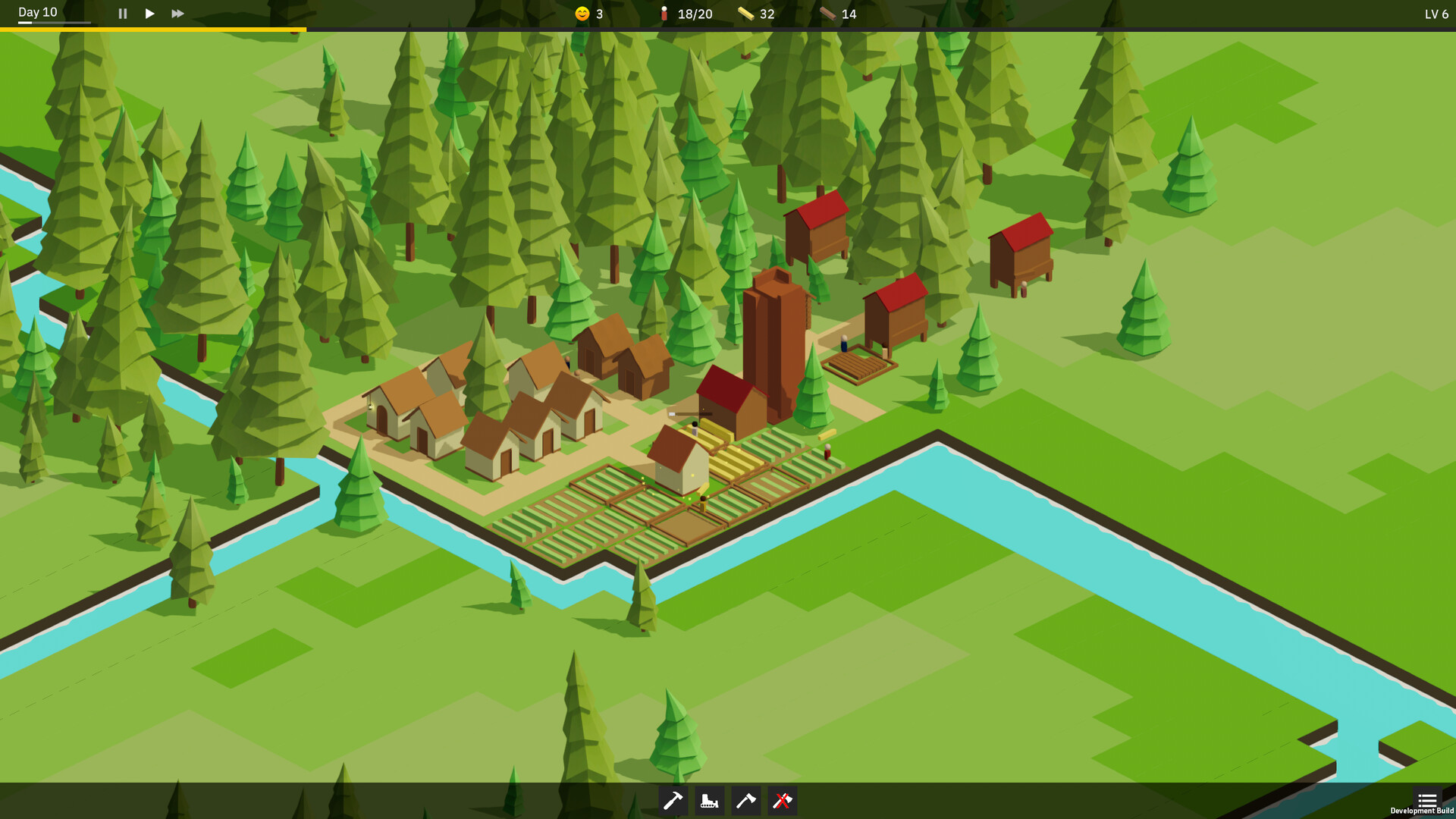This screenshot has height=819, width=1456.
Task: Enable fast-forward speed
Action: click(177, 13)
